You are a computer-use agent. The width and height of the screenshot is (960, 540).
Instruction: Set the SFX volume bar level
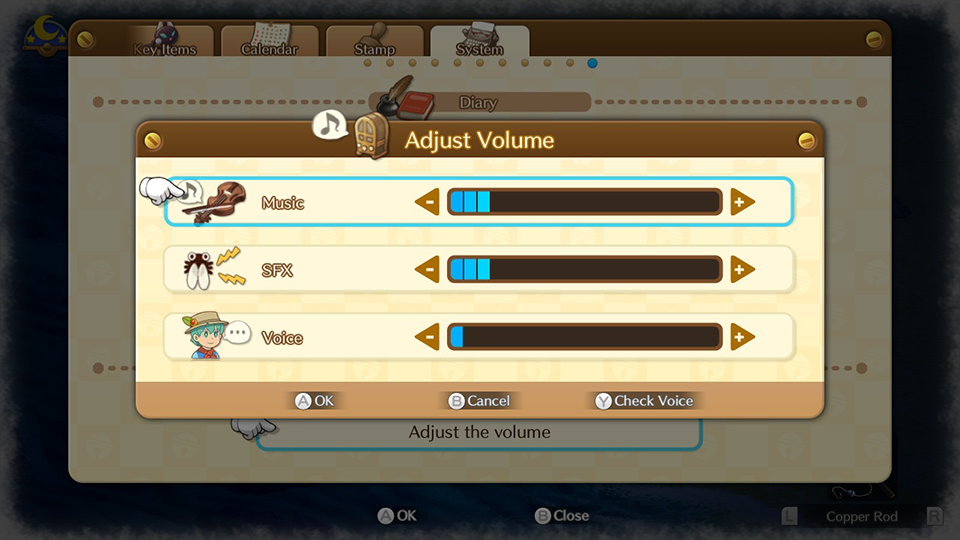coord(584,270)
